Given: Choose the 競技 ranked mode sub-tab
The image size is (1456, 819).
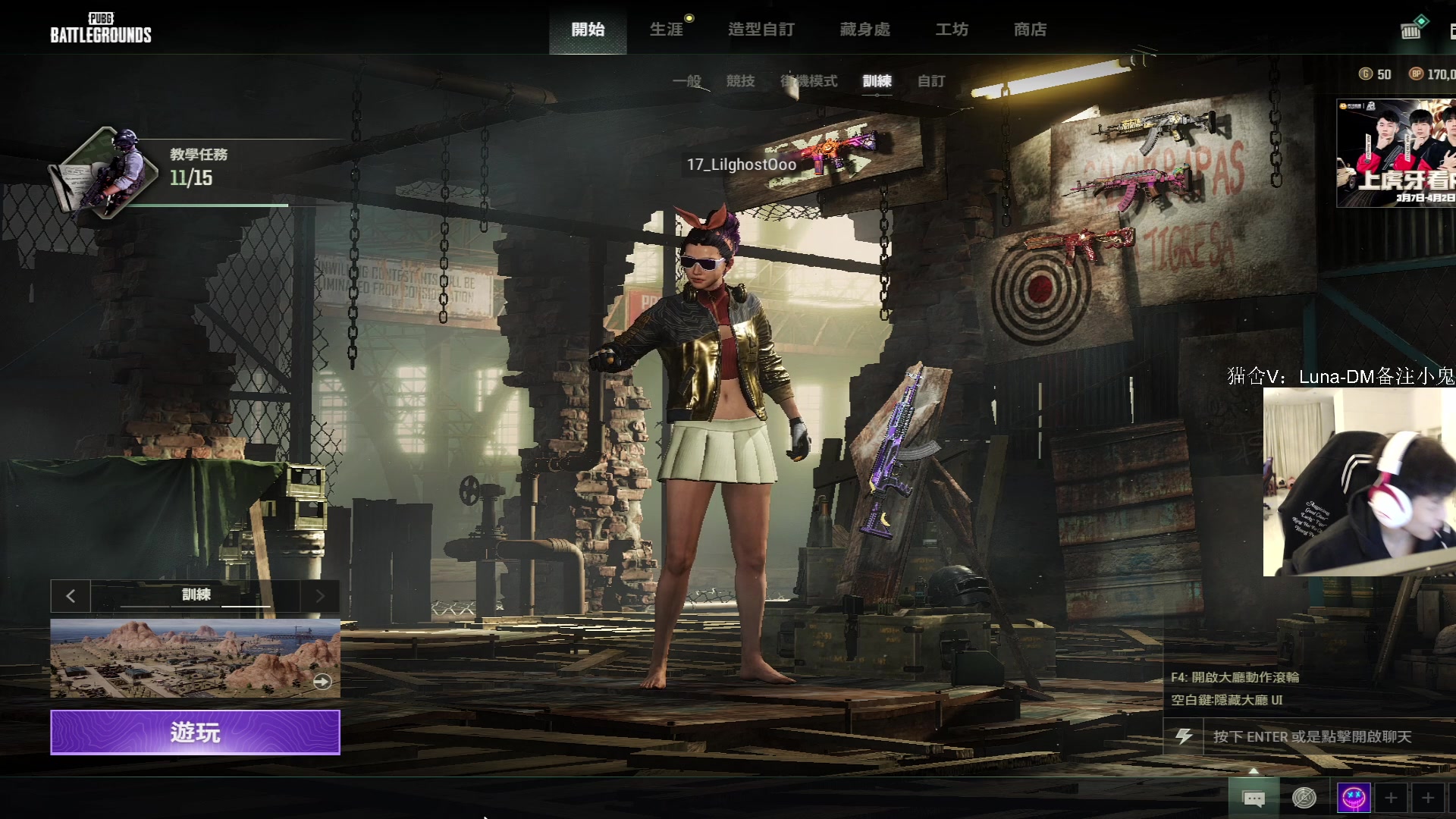Looking at the screenshot, I should 740,81.
